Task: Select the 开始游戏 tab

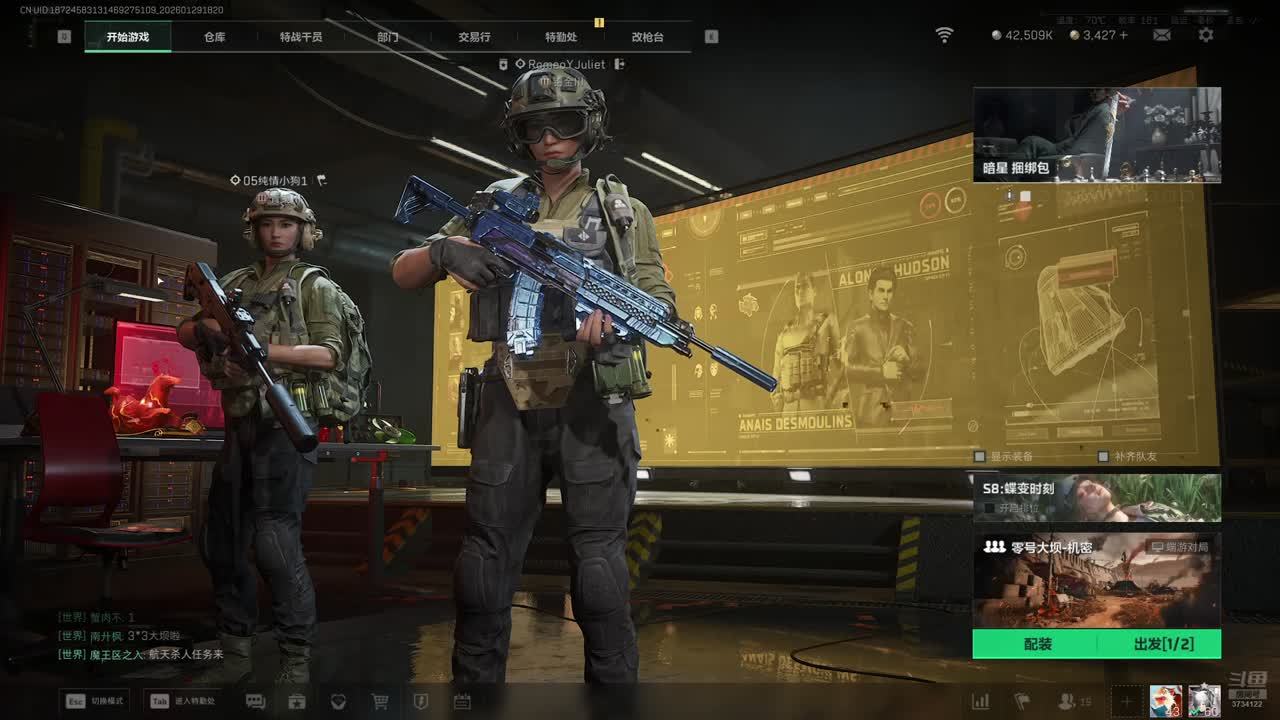Action: [128, 37]
